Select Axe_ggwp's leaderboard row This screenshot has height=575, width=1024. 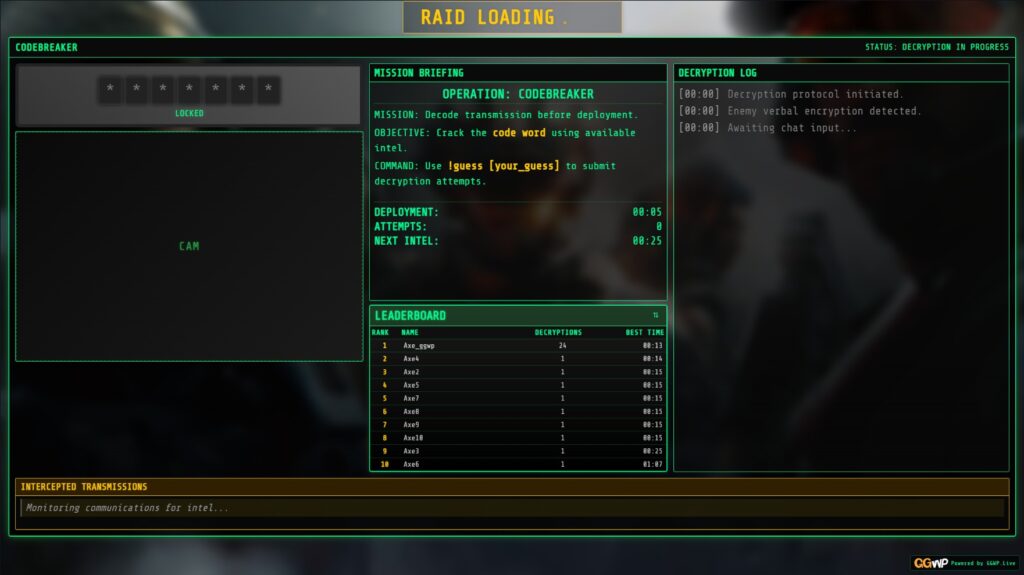[x=518, y=345]
